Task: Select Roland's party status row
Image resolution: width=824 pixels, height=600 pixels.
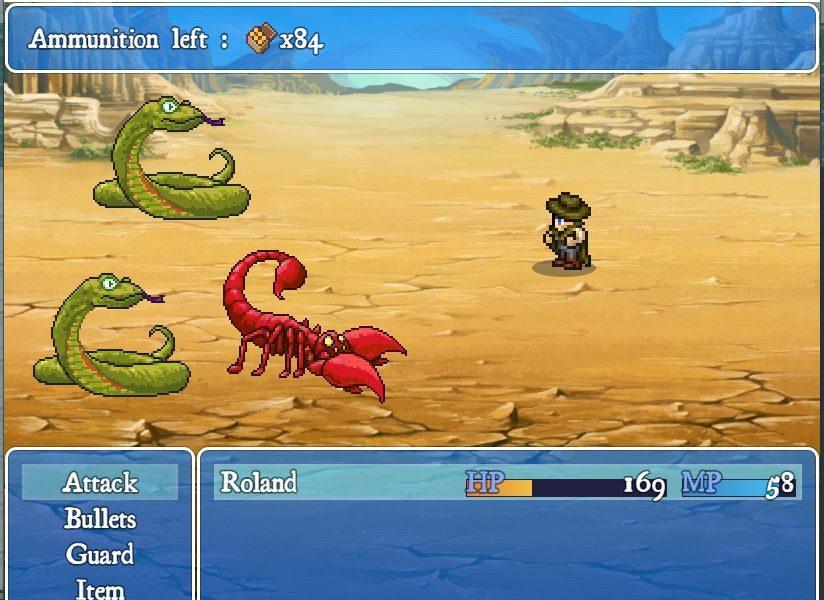Action: 508,483
